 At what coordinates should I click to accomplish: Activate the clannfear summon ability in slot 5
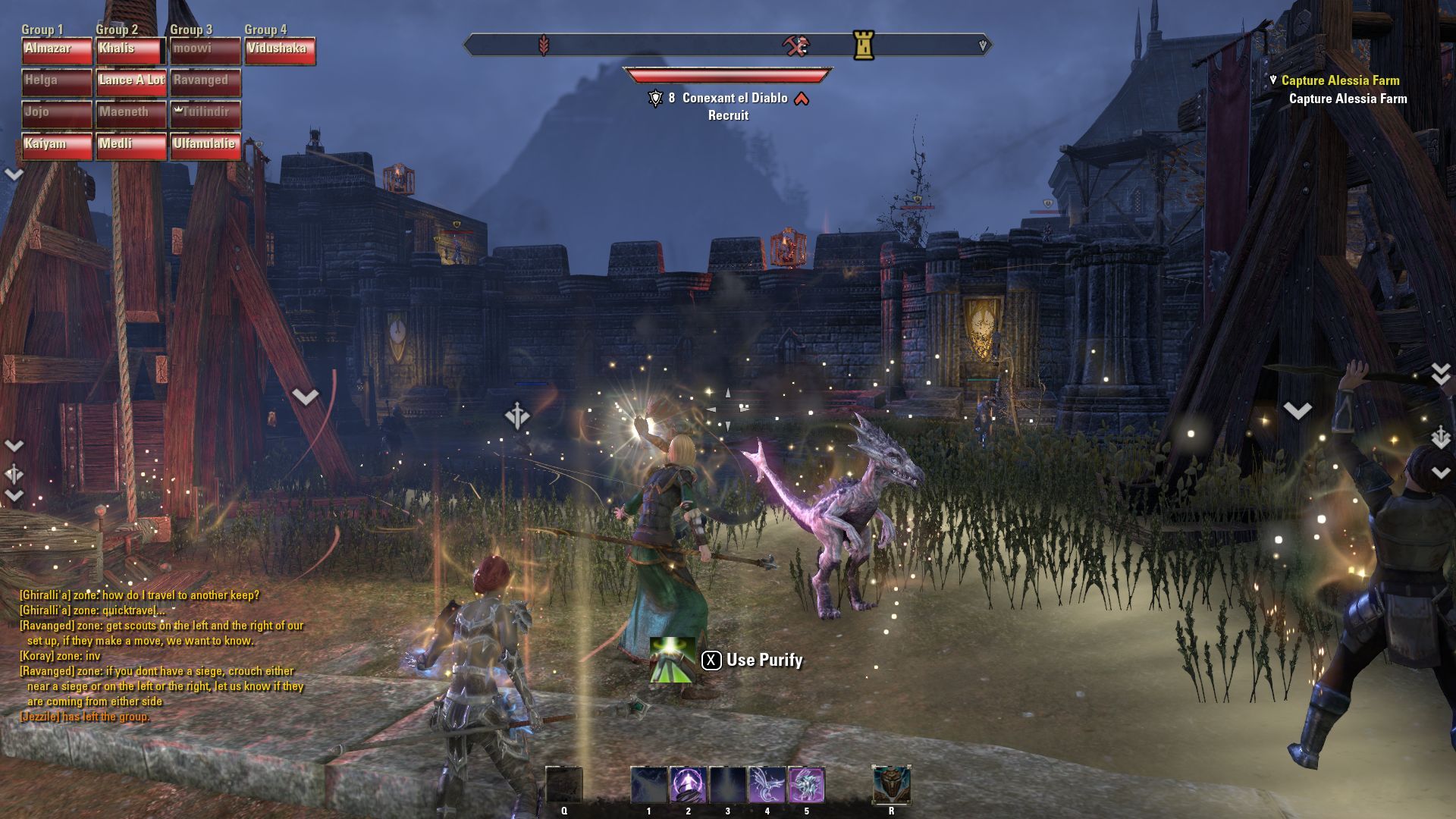[x=806, y=785]
